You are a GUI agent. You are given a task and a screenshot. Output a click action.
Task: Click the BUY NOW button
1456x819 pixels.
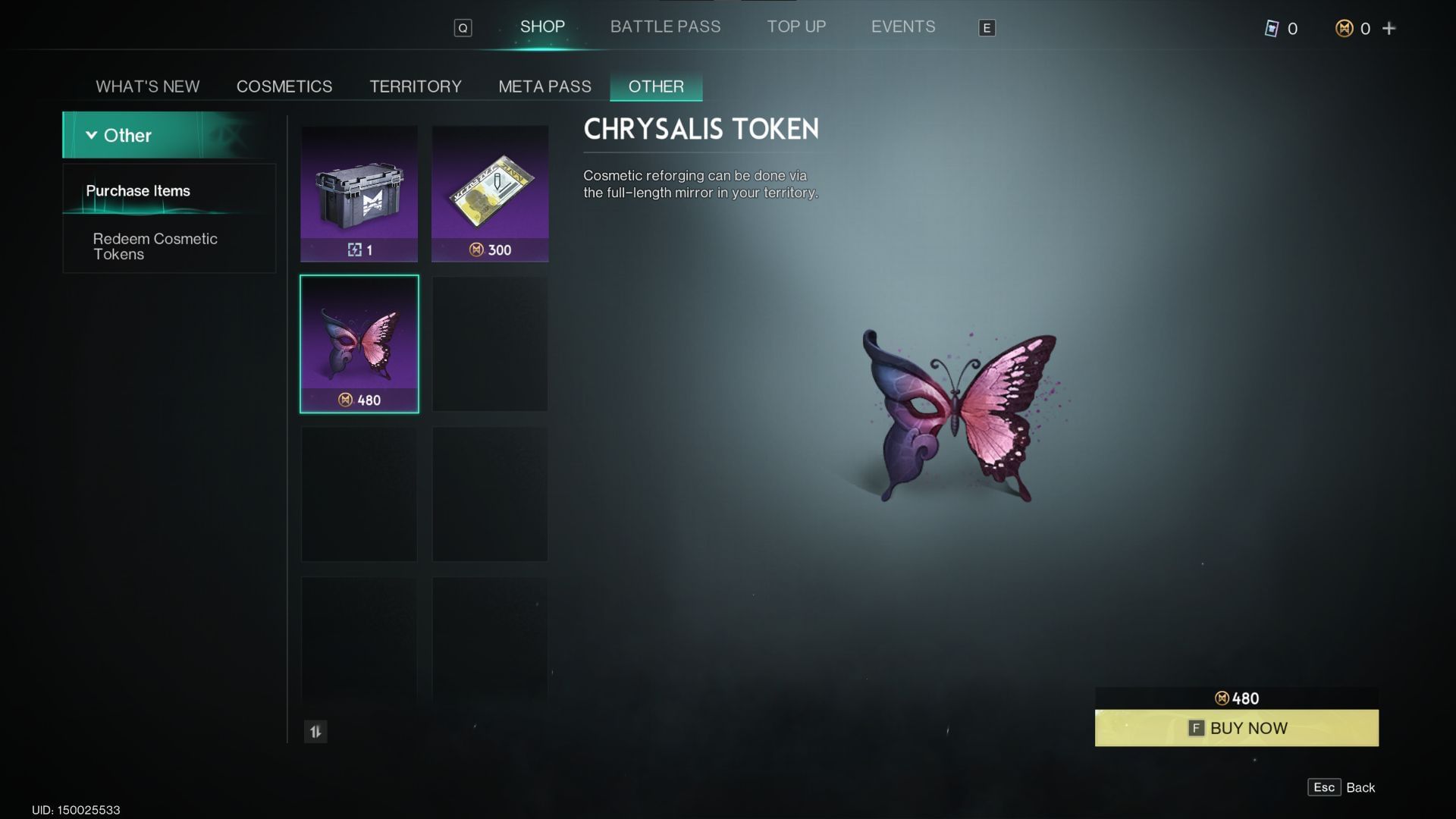tap(1236, 727)
